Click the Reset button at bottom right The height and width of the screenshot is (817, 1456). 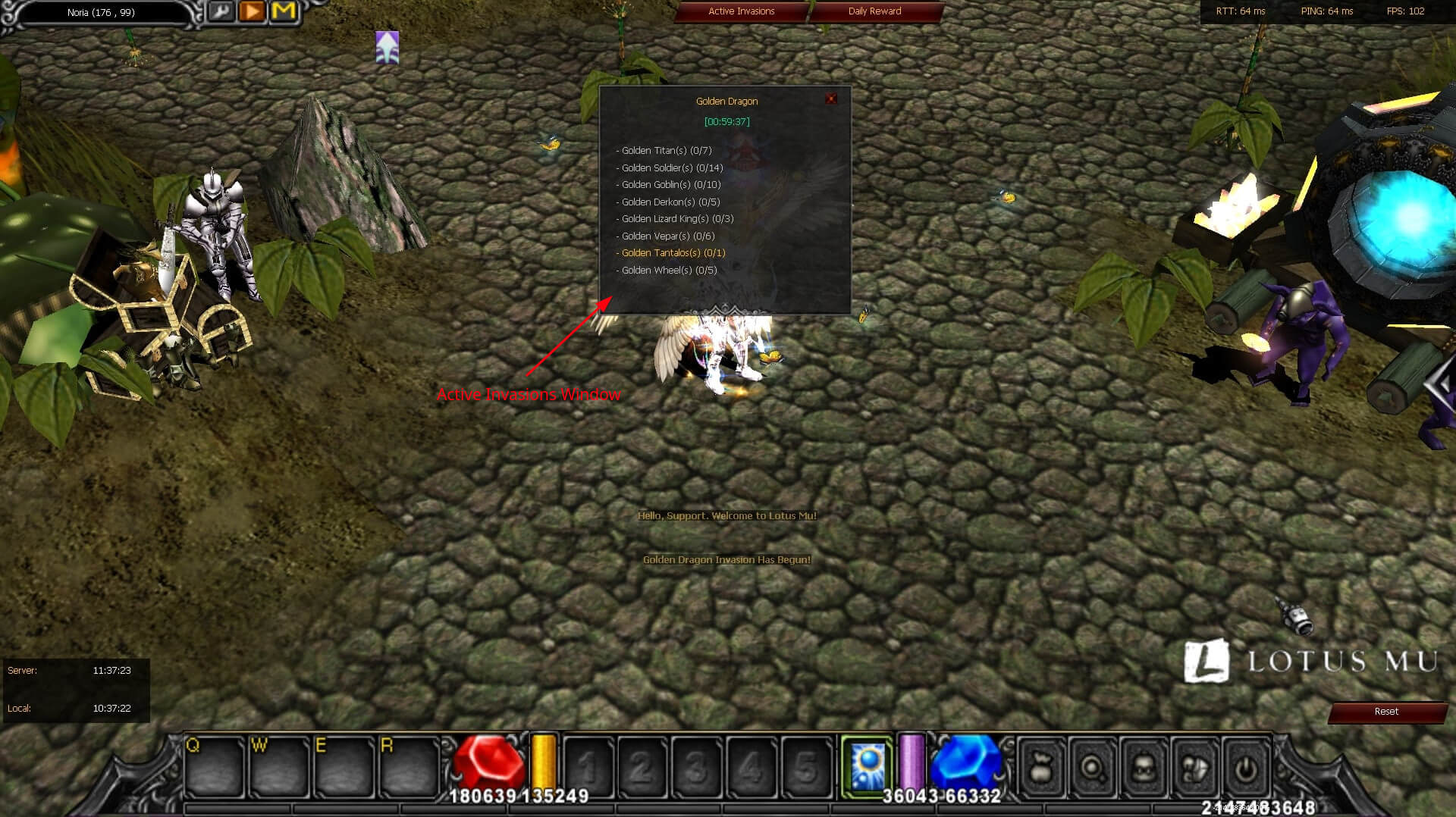[1387, 711]
